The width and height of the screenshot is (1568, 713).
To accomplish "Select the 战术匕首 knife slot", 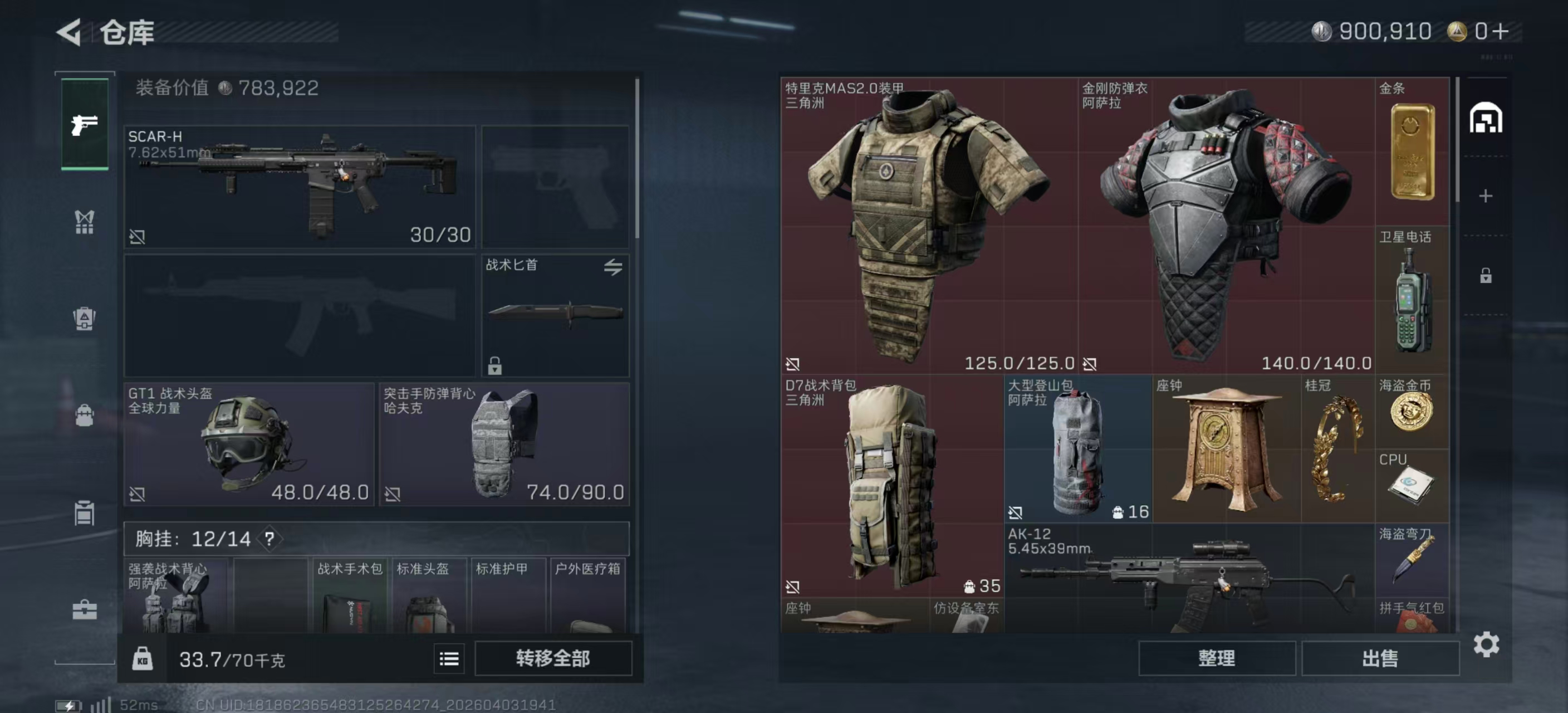I will click(x=555, y=315).
